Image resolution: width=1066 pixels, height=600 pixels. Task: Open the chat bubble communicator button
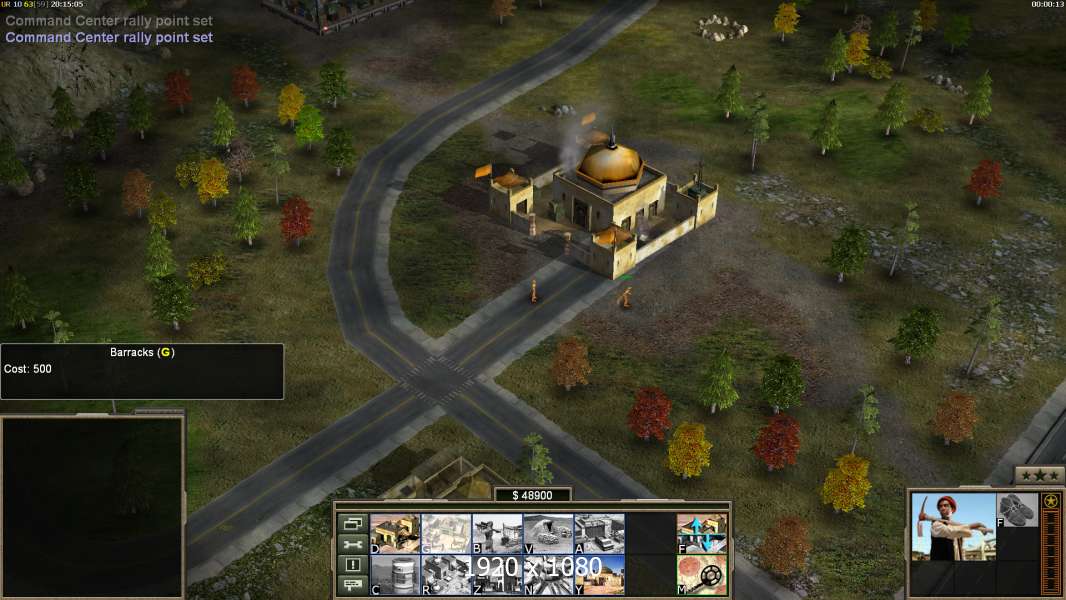click(352, 586)
